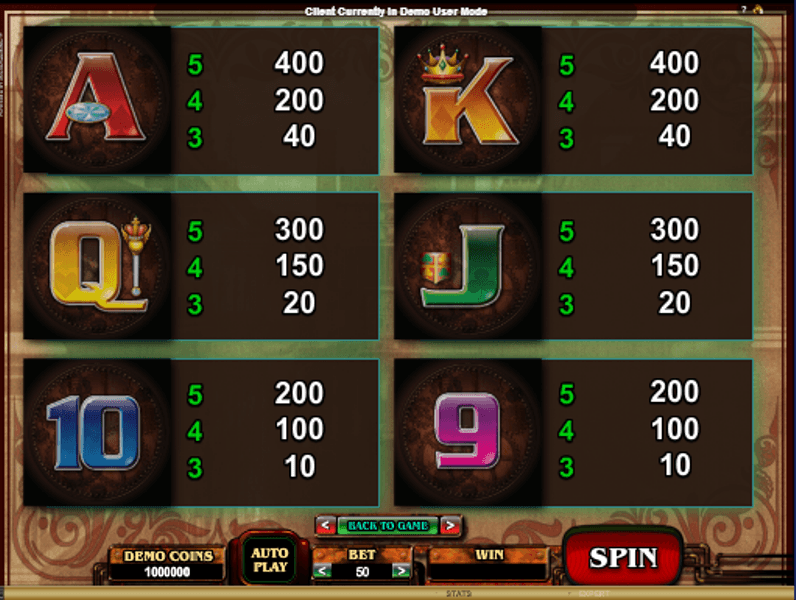Image resolution: width=796 pixels, height=600 pixels.
Task: Increase the bet amount
Action: (x=400, y=571)
